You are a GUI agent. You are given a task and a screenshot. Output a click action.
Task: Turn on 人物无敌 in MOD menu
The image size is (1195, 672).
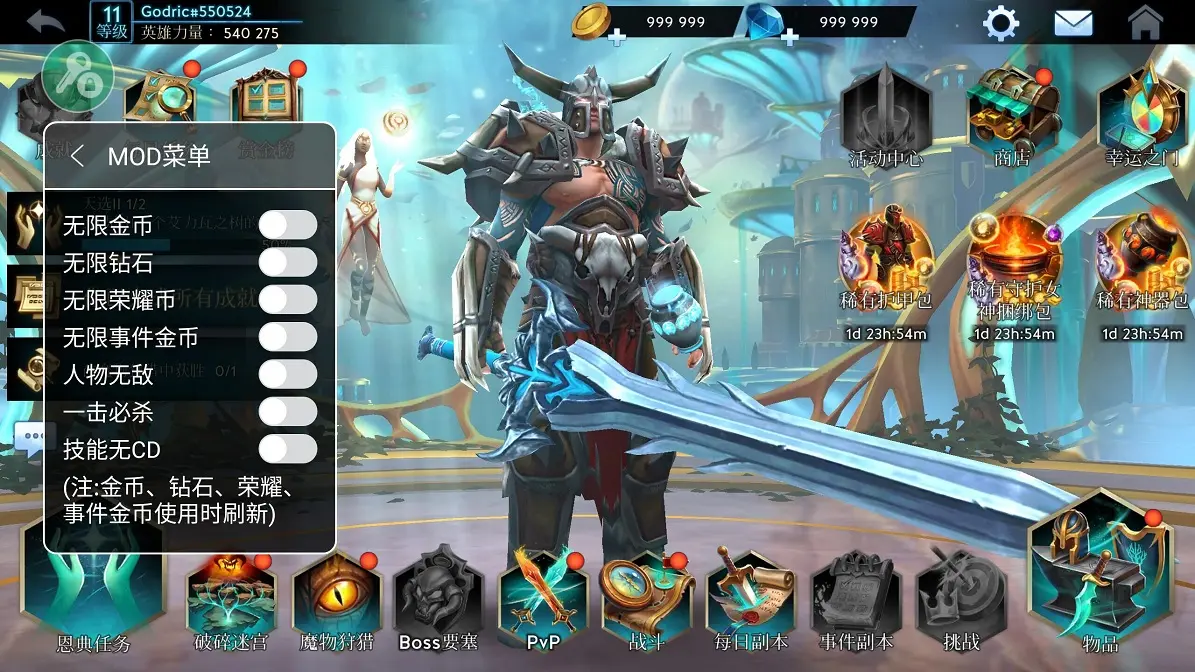click(x=287, y=374)
